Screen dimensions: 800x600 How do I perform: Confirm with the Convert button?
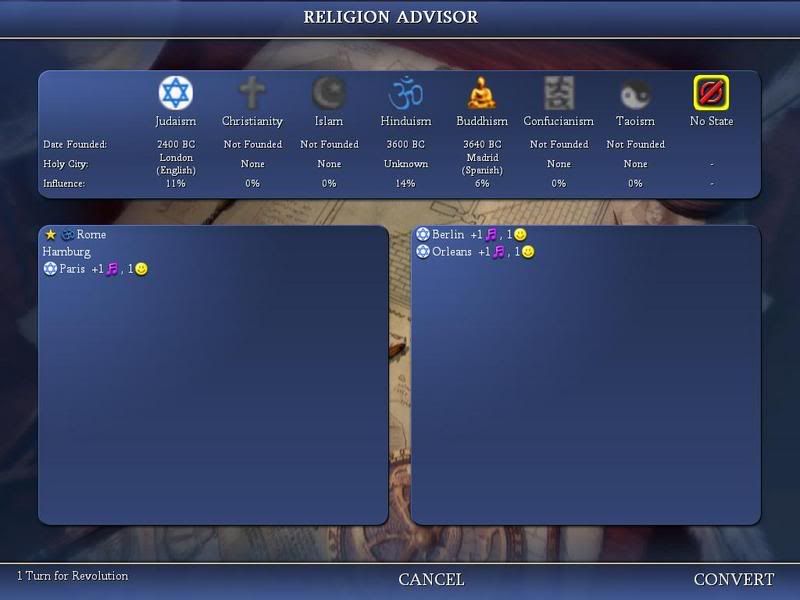coord(734,579)
